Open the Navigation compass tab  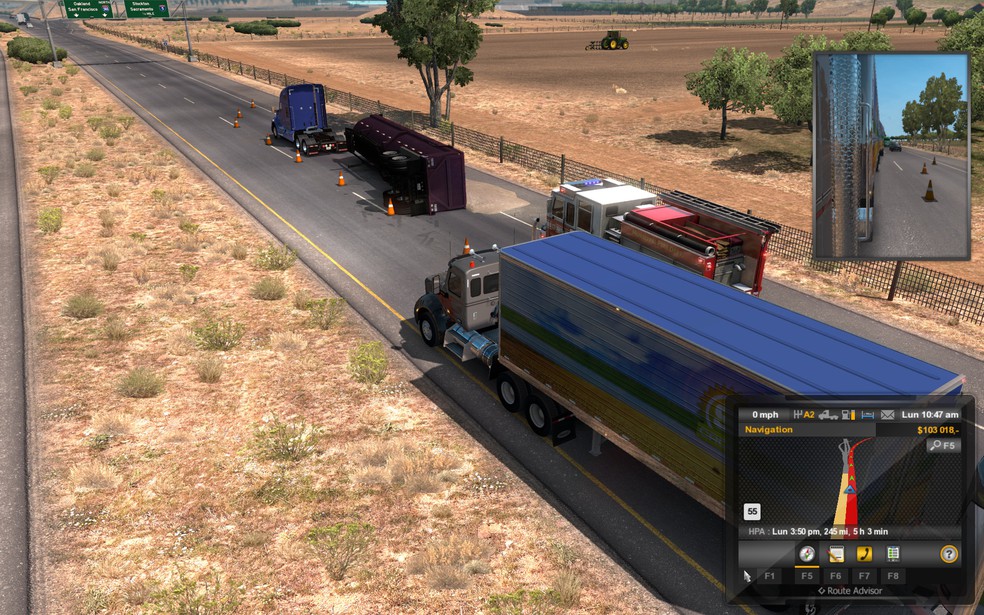click(806, 554)
